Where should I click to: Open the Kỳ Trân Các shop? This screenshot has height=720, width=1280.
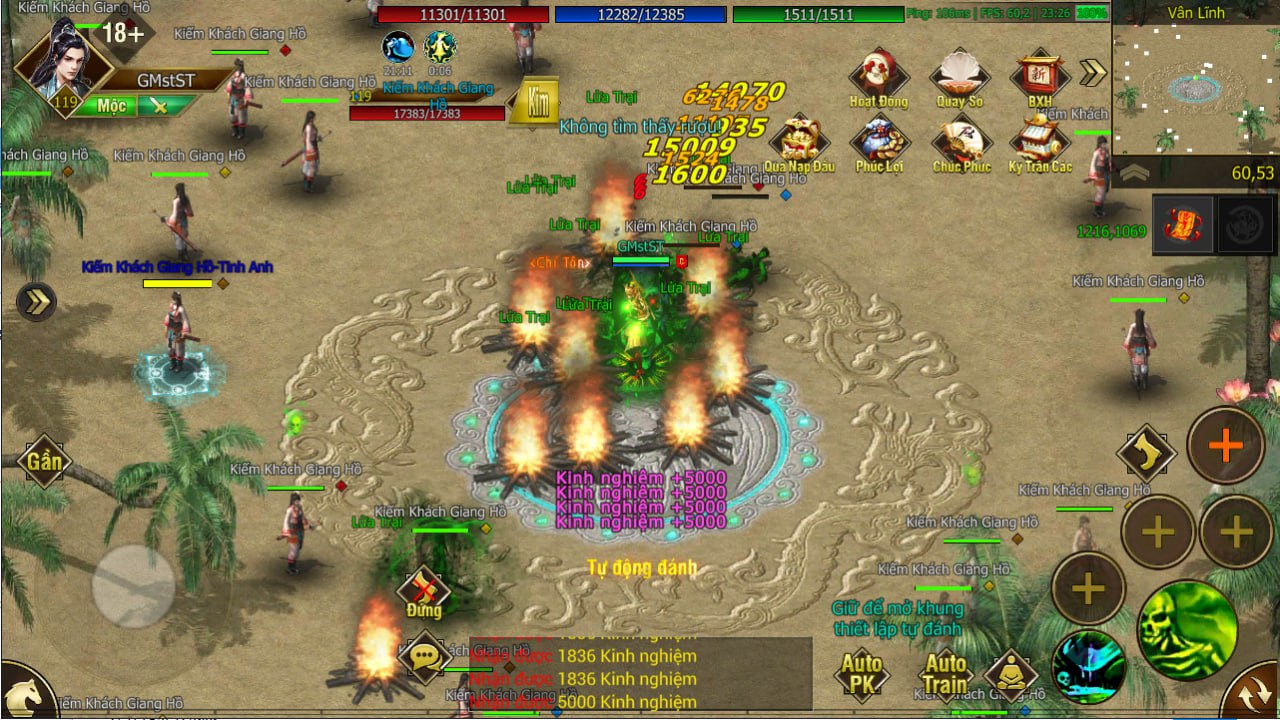1040,142
